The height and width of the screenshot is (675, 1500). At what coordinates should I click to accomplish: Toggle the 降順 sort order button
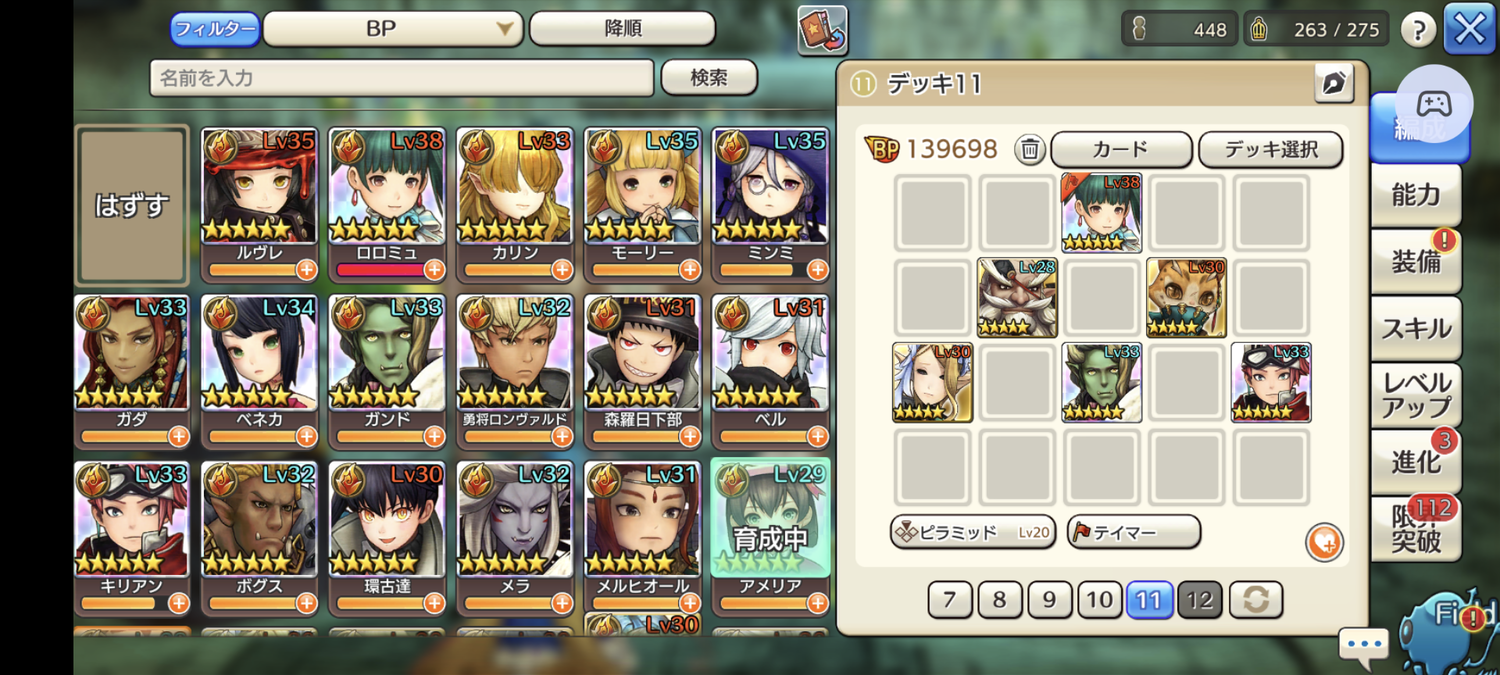click(622, 29)
